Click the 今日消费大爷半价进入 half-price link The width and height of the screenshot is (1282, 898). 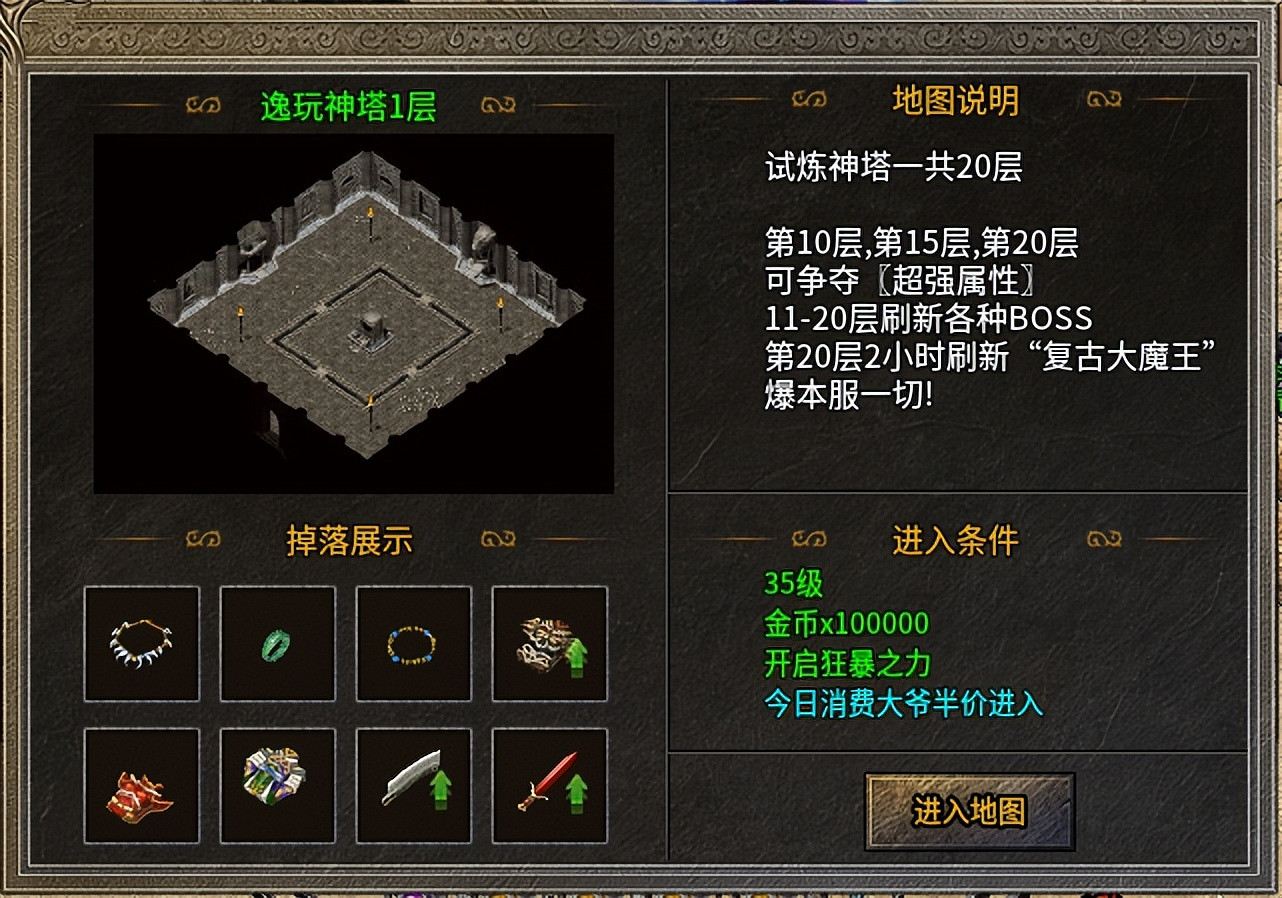(x=904, y=703)
